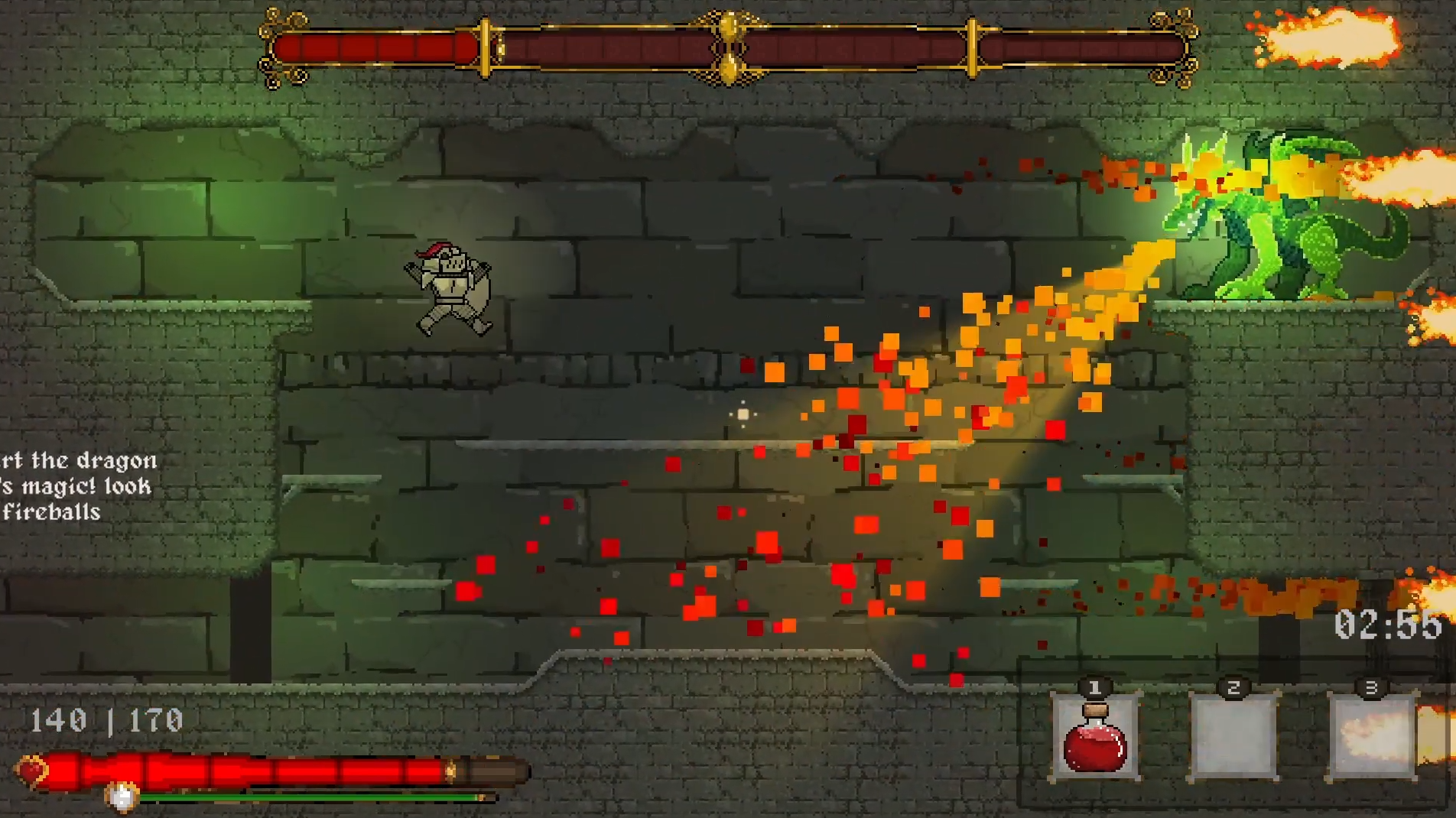Select the empty hotbar slot numbered 2

(x=1233, y=737)
